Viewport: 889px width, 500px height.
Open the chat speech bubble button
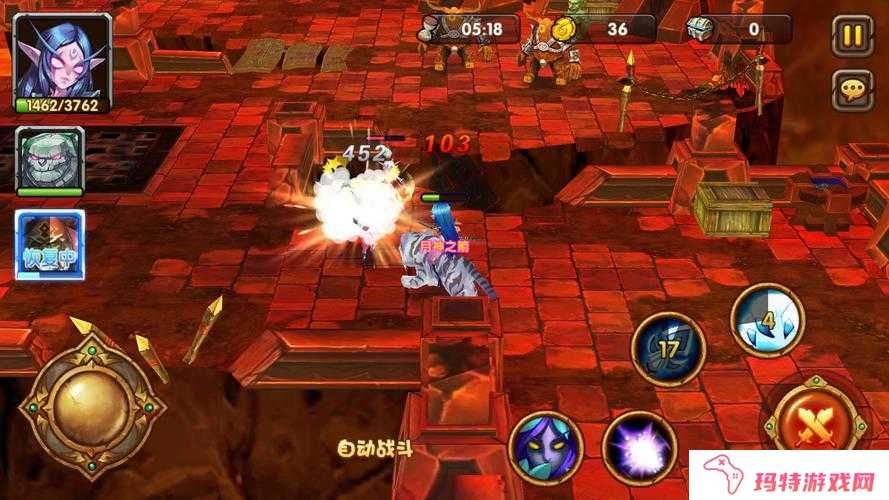click(x=852, y=93)
